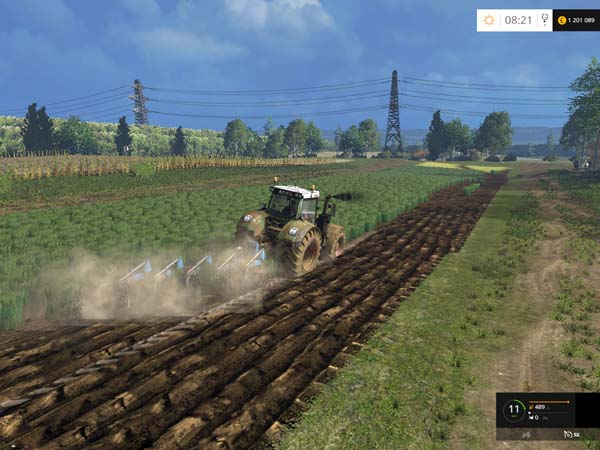Click the sun weather icon
The height and width of the screenshot is (450, 600).
[489, 20]
